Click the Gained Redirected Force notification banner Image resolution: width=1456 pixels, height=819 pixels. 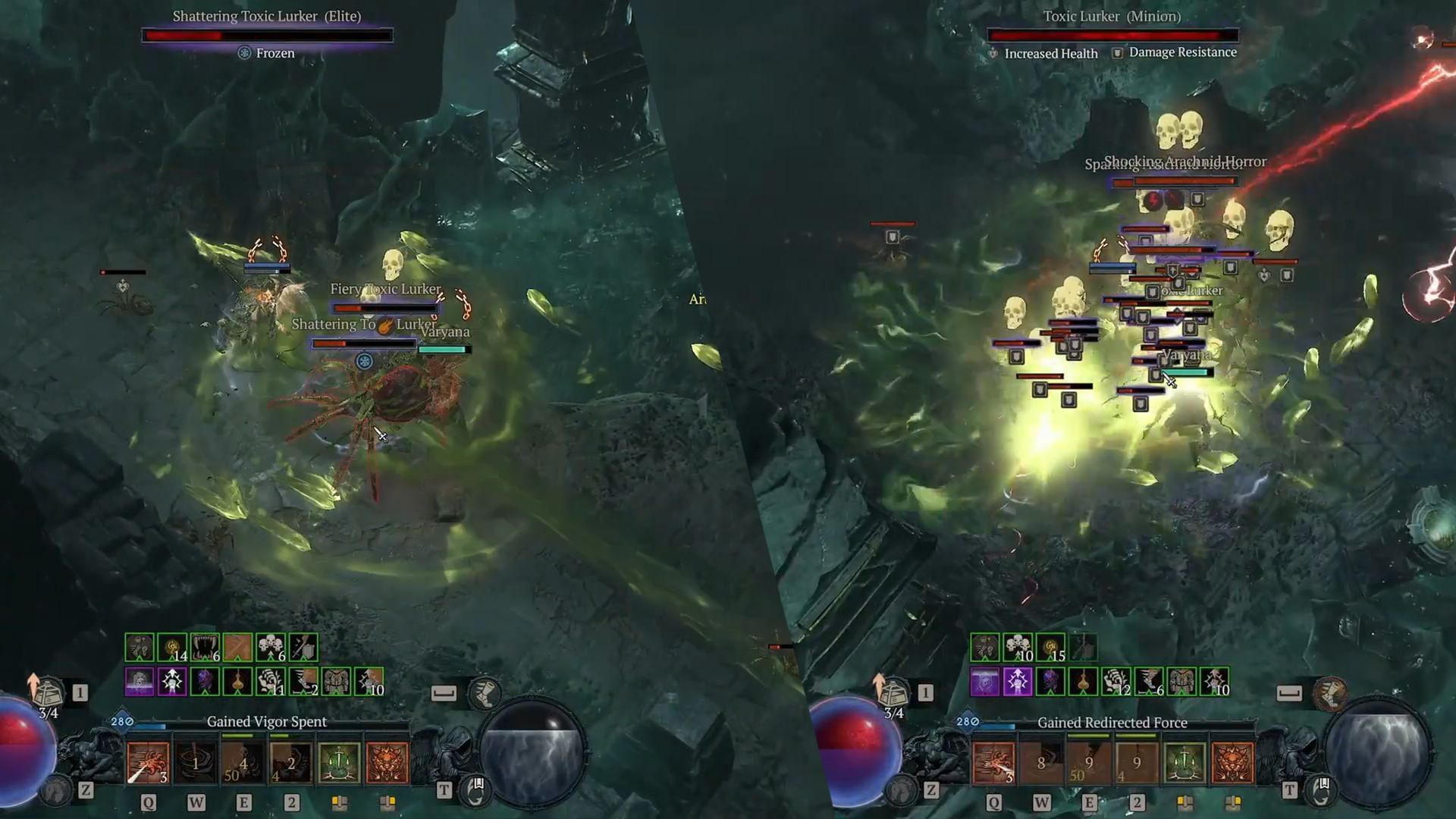pos(1112,722)
